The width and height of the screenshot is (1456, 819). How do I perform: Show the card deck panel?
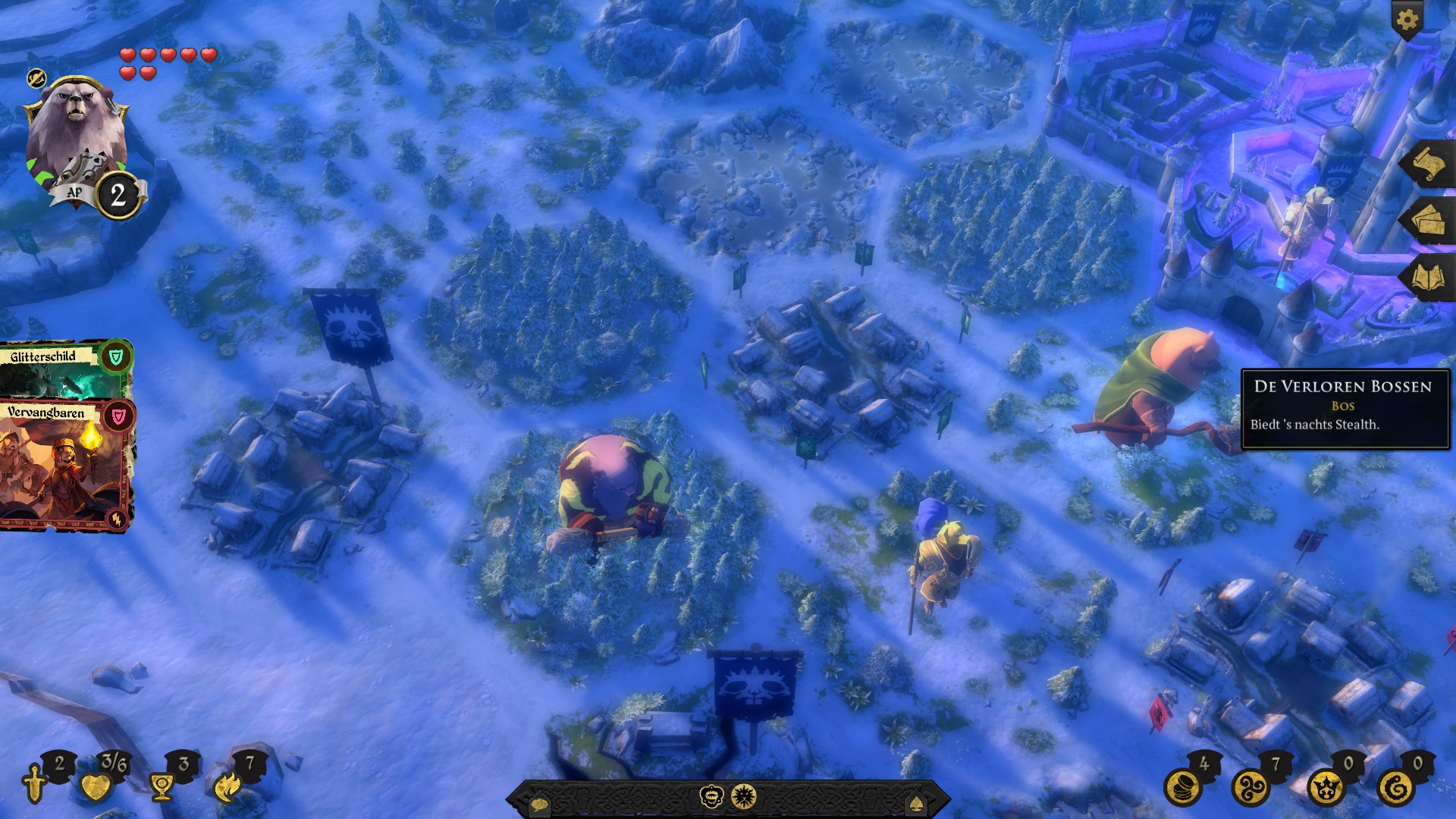(x=1426, y=221)
